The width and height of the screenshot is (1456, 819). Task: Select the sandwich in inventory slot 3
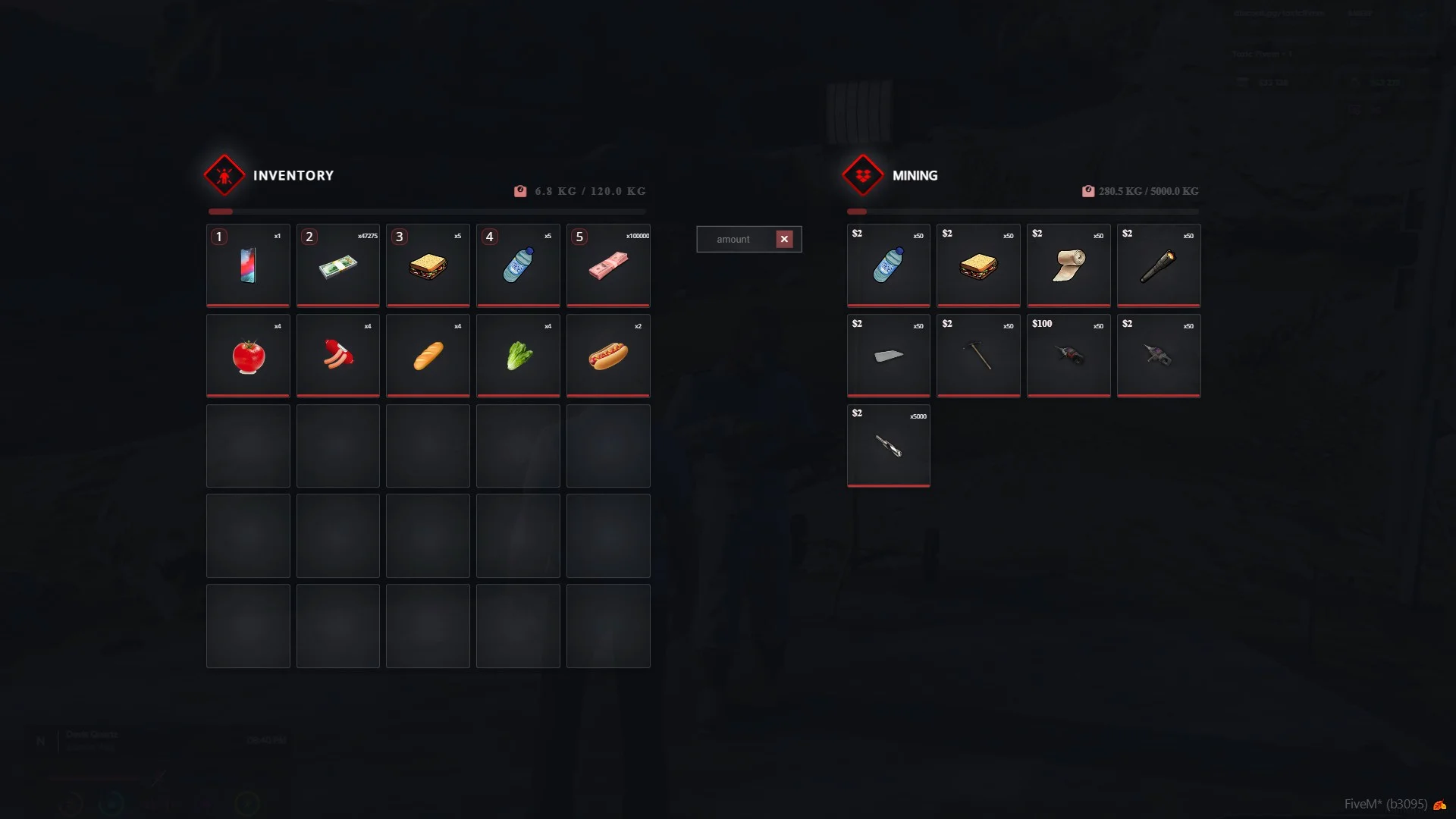428,265
